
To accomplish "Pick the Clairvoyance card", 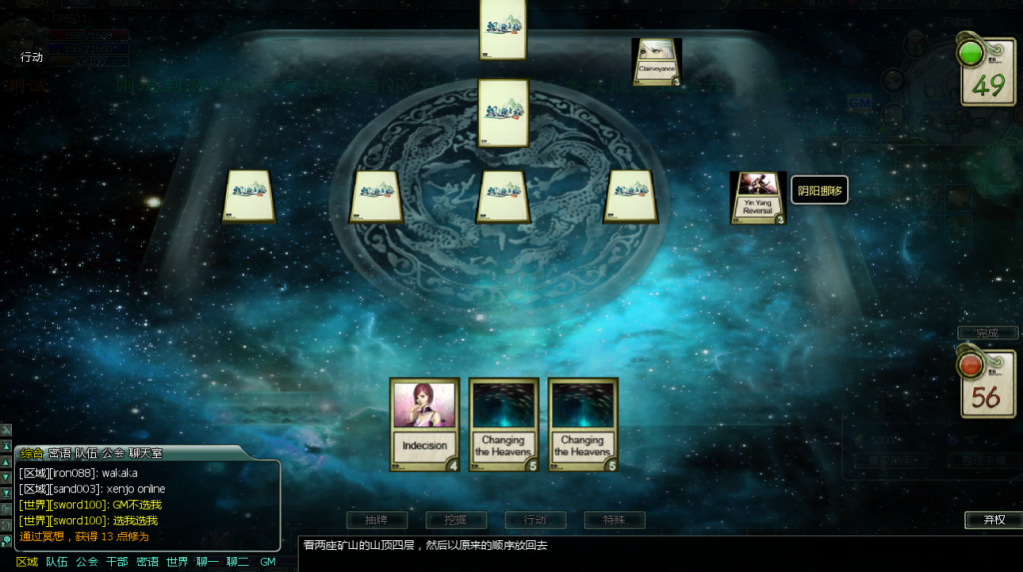I will (657, 62).
